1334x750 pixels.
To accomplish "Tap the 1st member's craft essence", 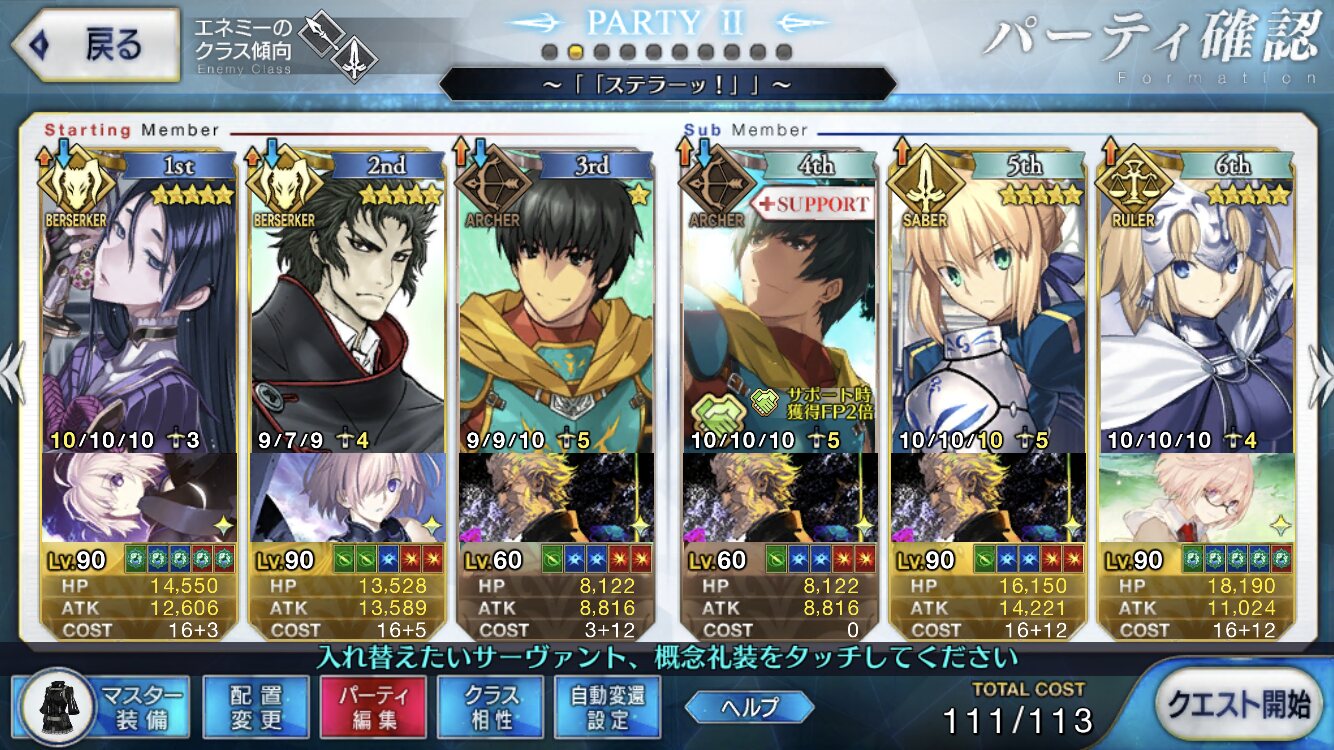I will pos(140,497).
